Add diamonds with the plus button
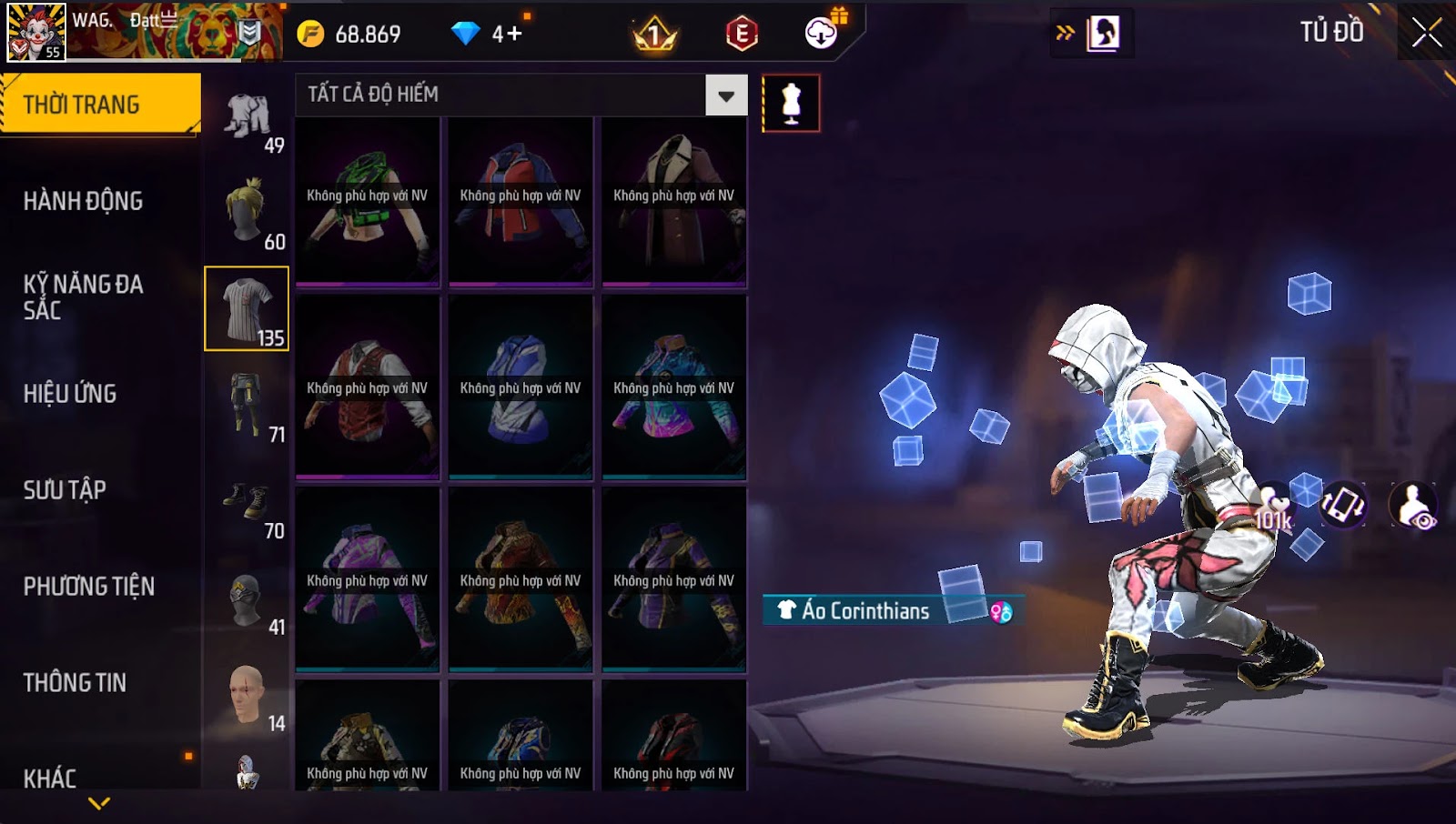 click(515, 35)
